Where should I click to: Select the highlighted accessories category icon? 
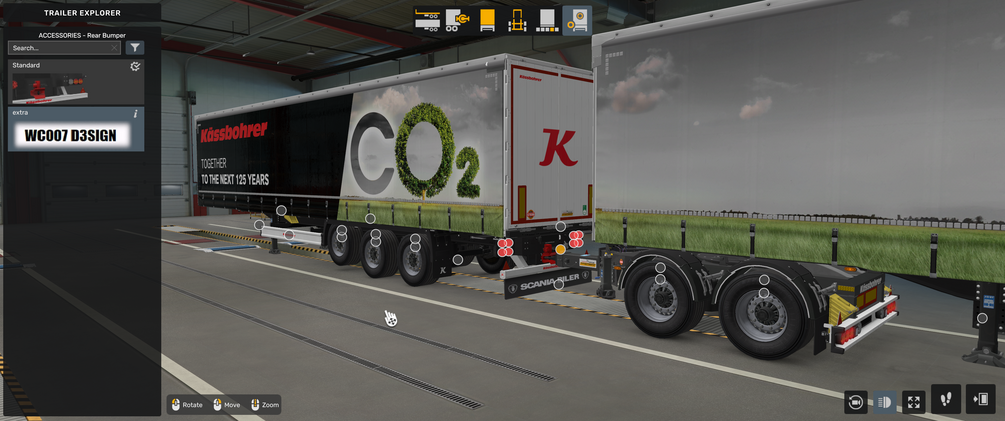click(577, 20)
